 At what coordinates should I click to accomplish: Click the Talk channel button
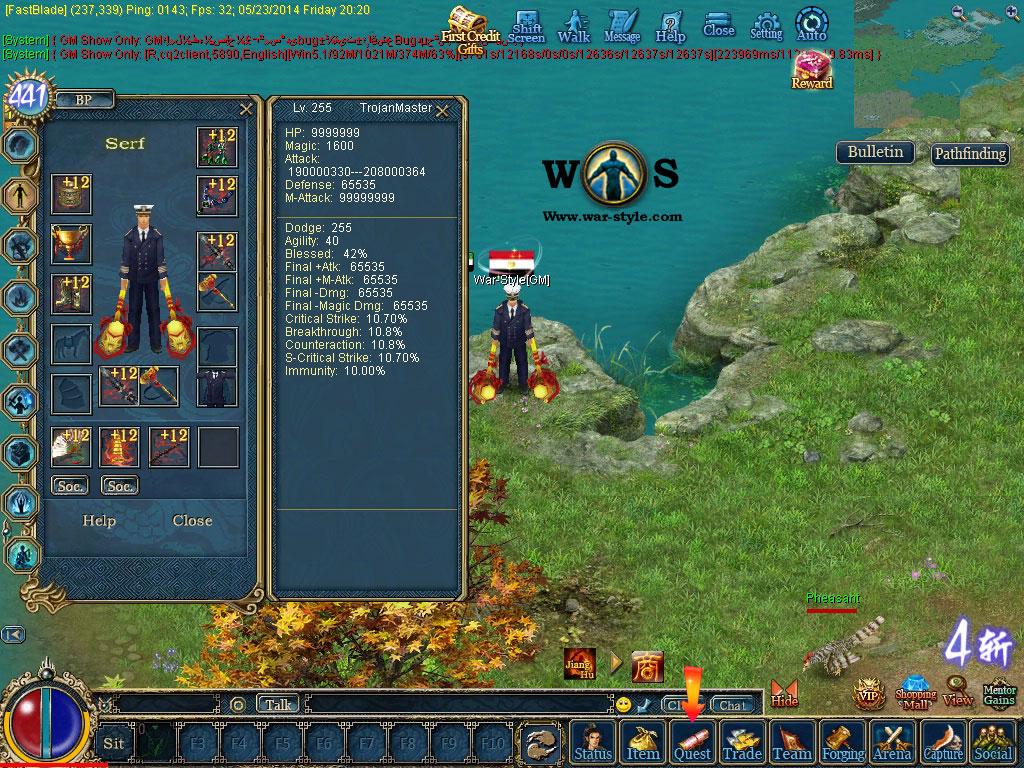pyautogui.click(x=278, y=704)
